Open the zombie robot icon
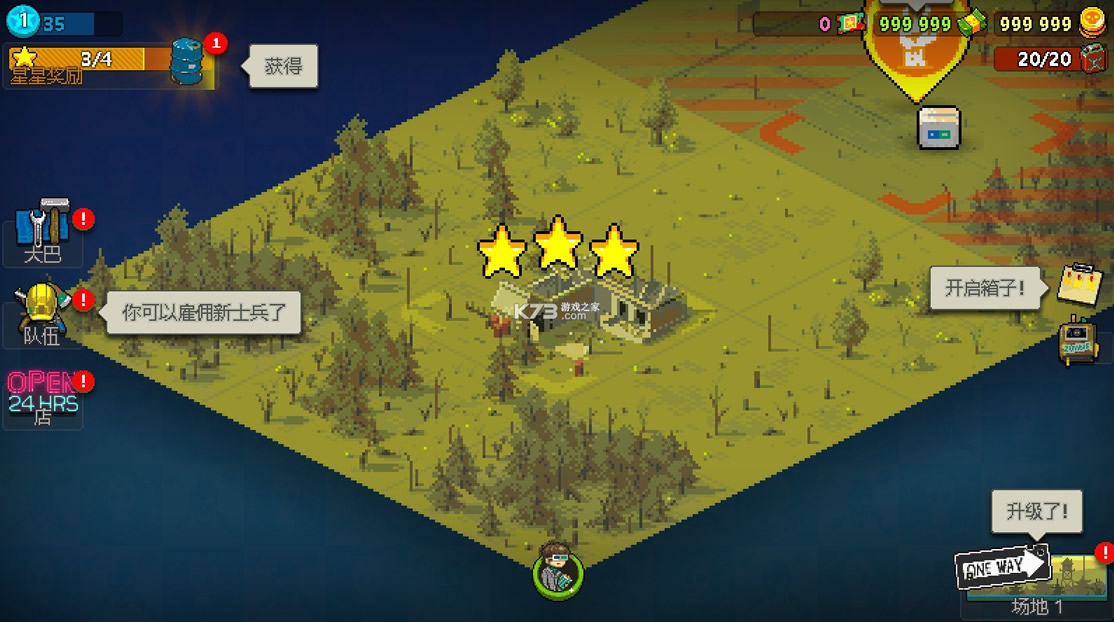The width and height of the screenshot is (1114, 622). (x=1079, y=341)
